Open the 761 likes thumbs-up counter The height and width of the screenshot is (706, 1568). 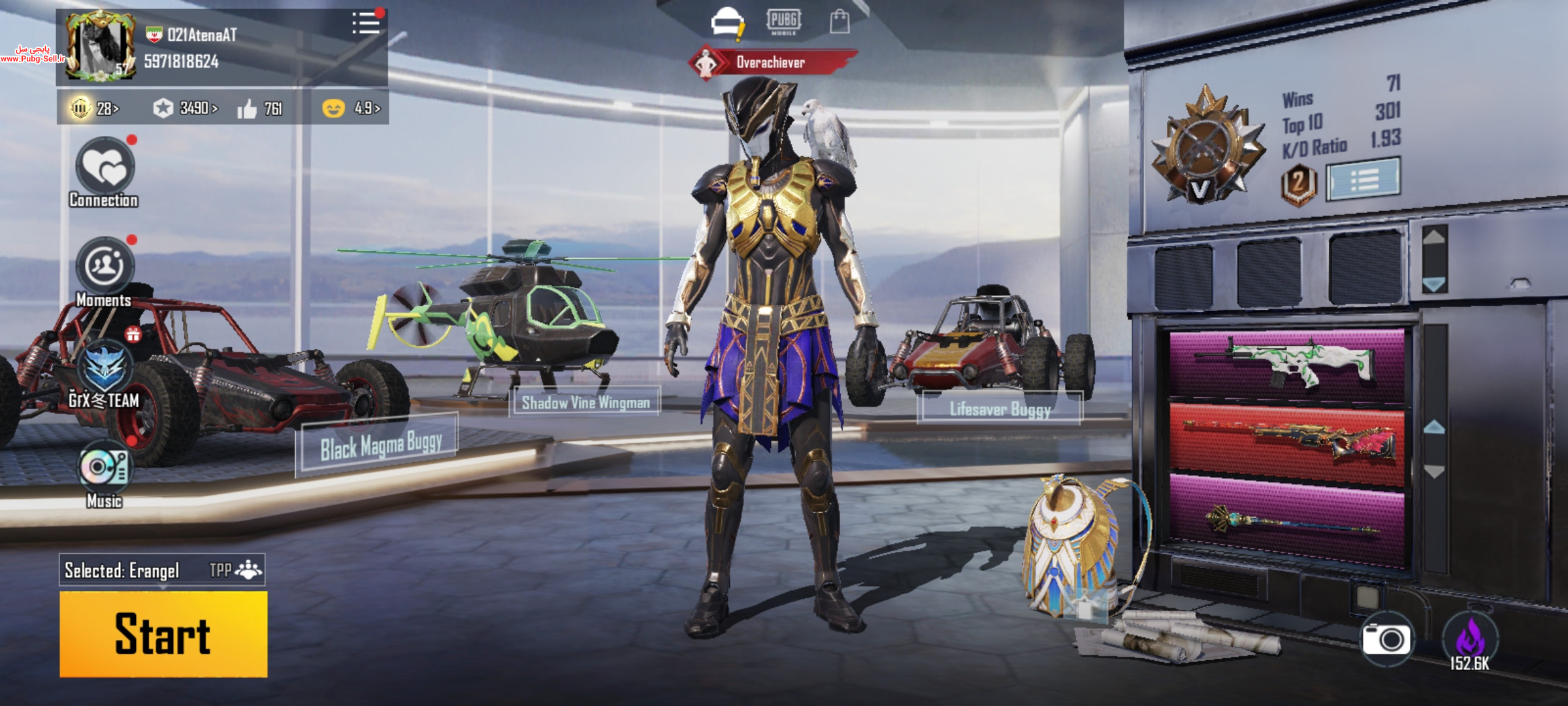tap(260, 109)
